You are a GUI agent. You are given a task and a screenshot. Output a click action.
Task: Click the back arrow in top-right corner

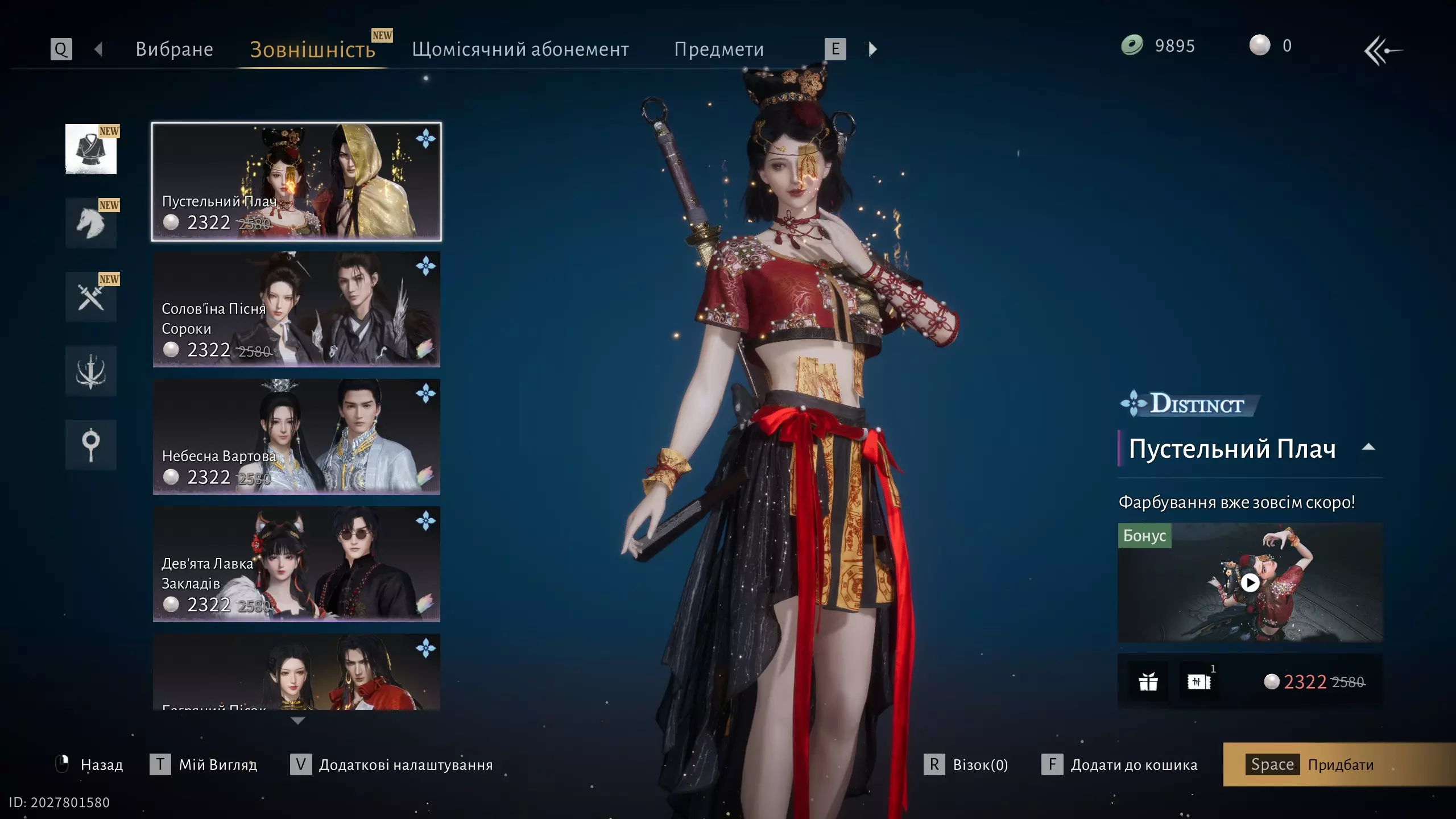[1383, 51]
